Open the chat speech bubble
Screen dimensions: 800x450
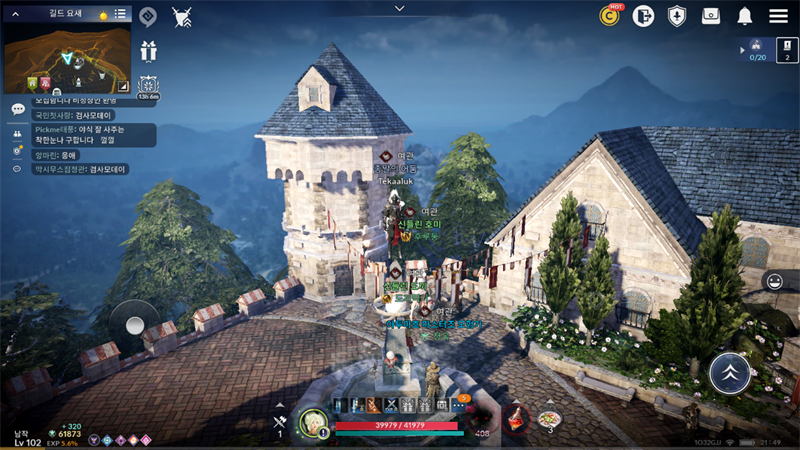click(18, 109)
